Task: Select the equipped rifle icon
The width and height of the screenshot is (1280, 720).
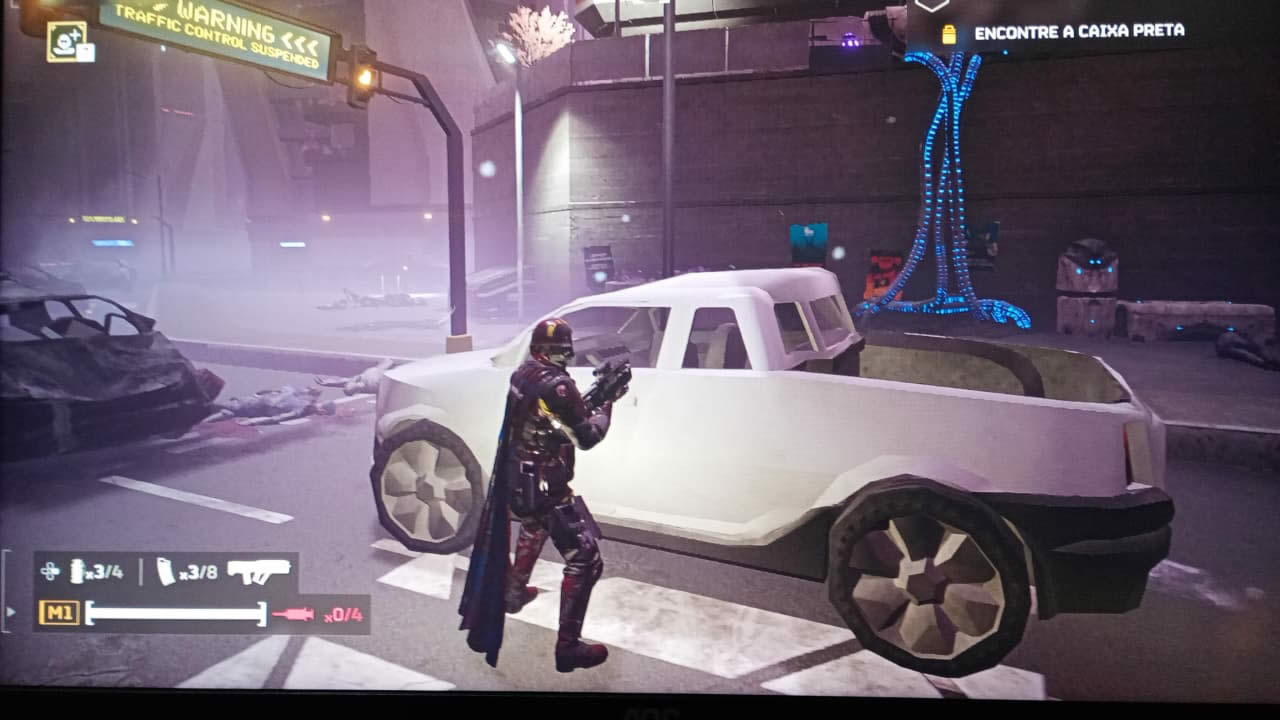Action: pyautogui.click(x=259, y=570)
